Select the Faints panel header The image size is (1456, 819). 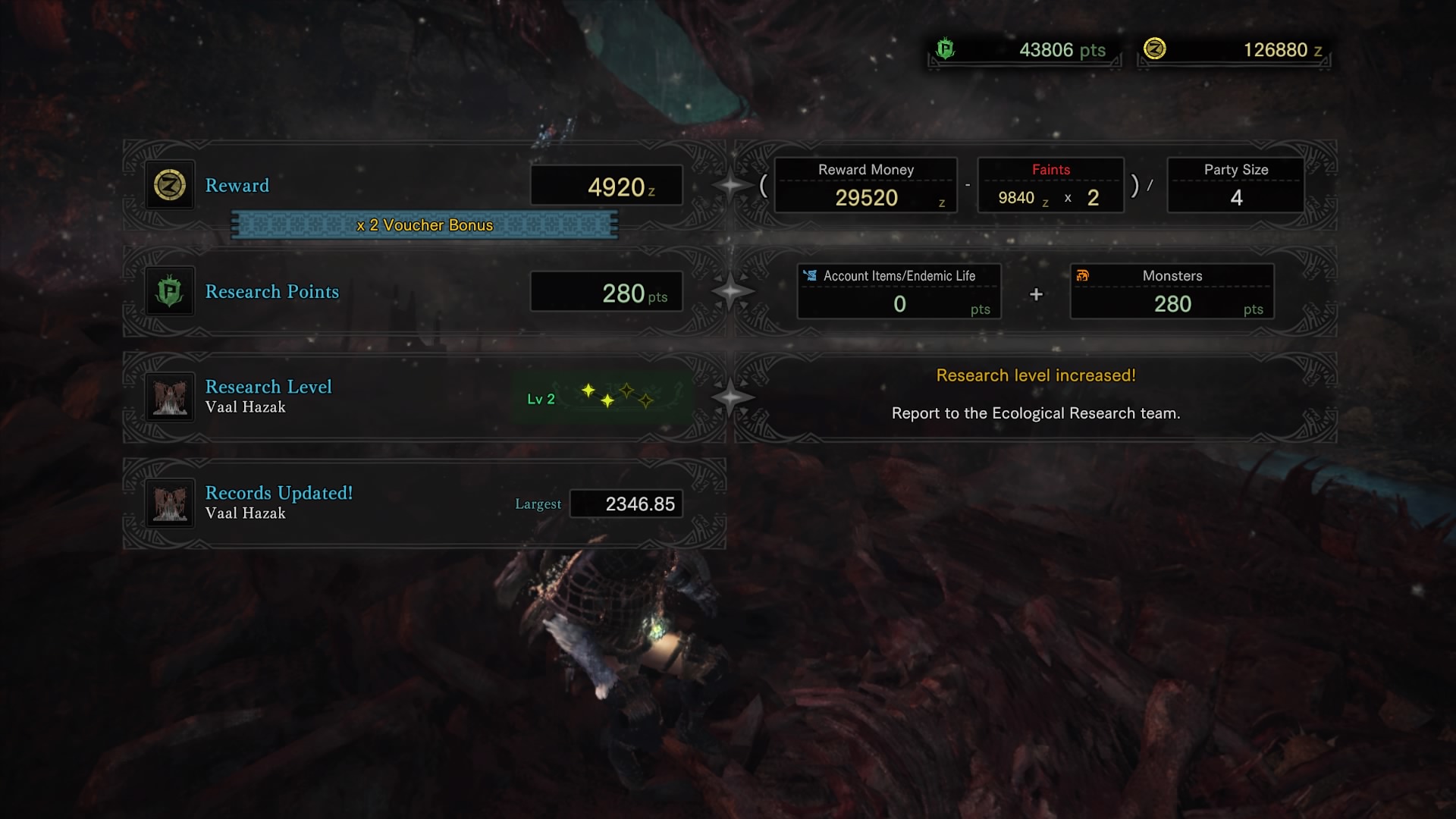1051,170
